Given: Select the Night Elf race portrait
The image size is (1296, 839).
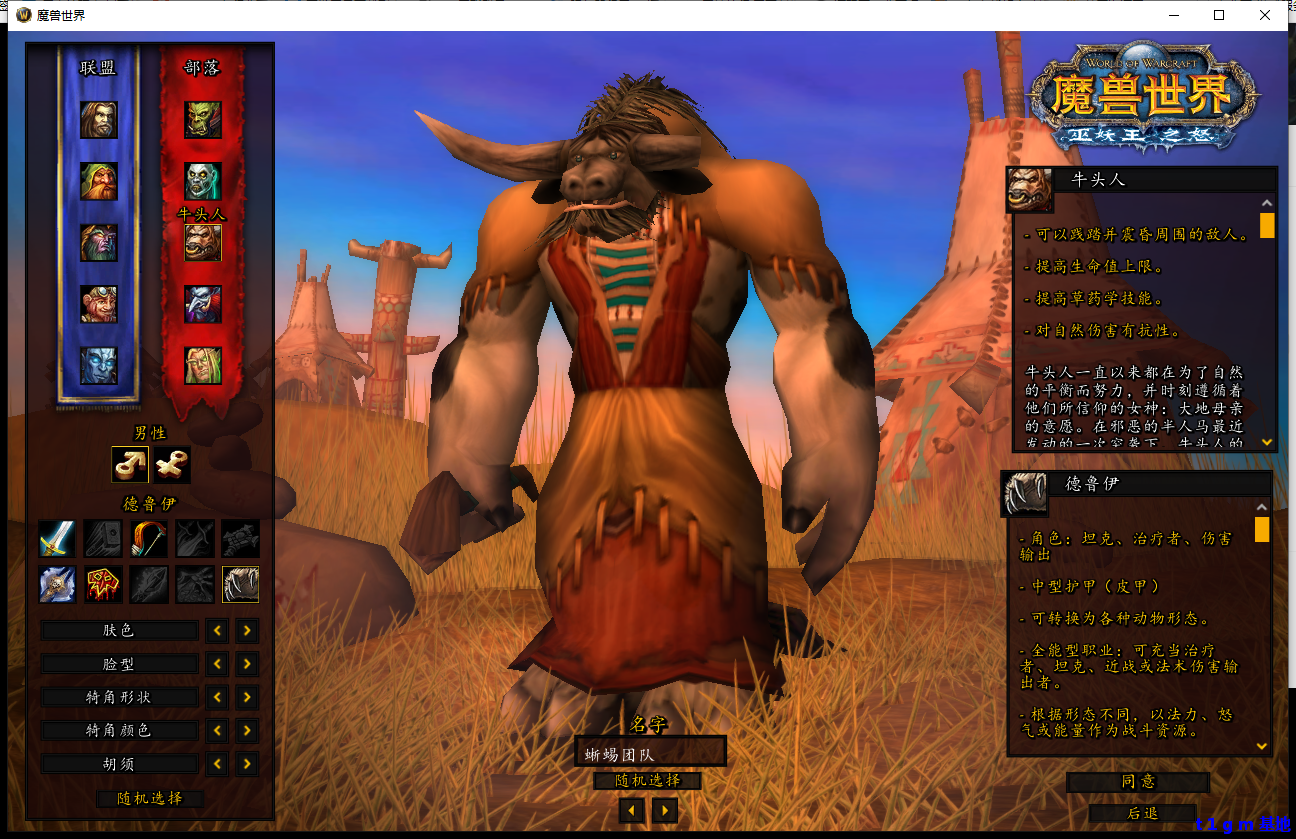Looking at the screenshot, I should (x=98, y=243).
